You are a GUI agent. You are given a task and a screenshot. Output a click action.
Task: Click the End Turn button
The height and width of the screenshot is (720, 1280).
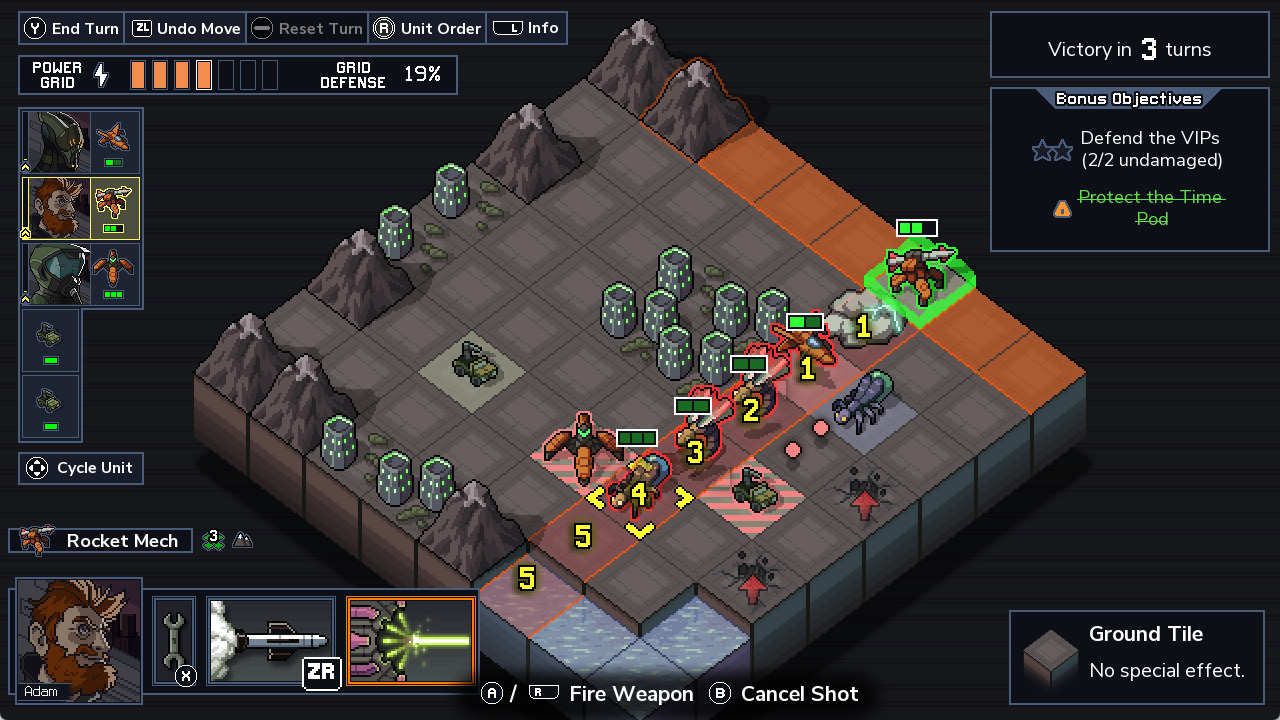point(71,28)
